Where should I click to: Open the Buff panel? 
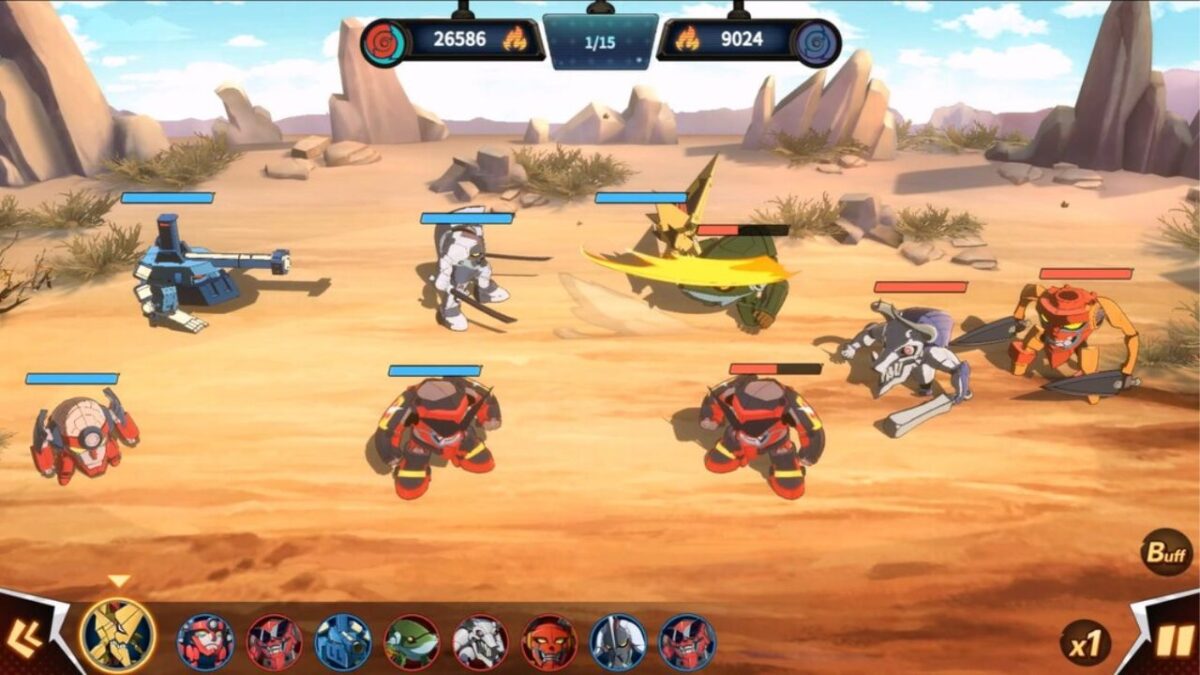click(1166, 552)
